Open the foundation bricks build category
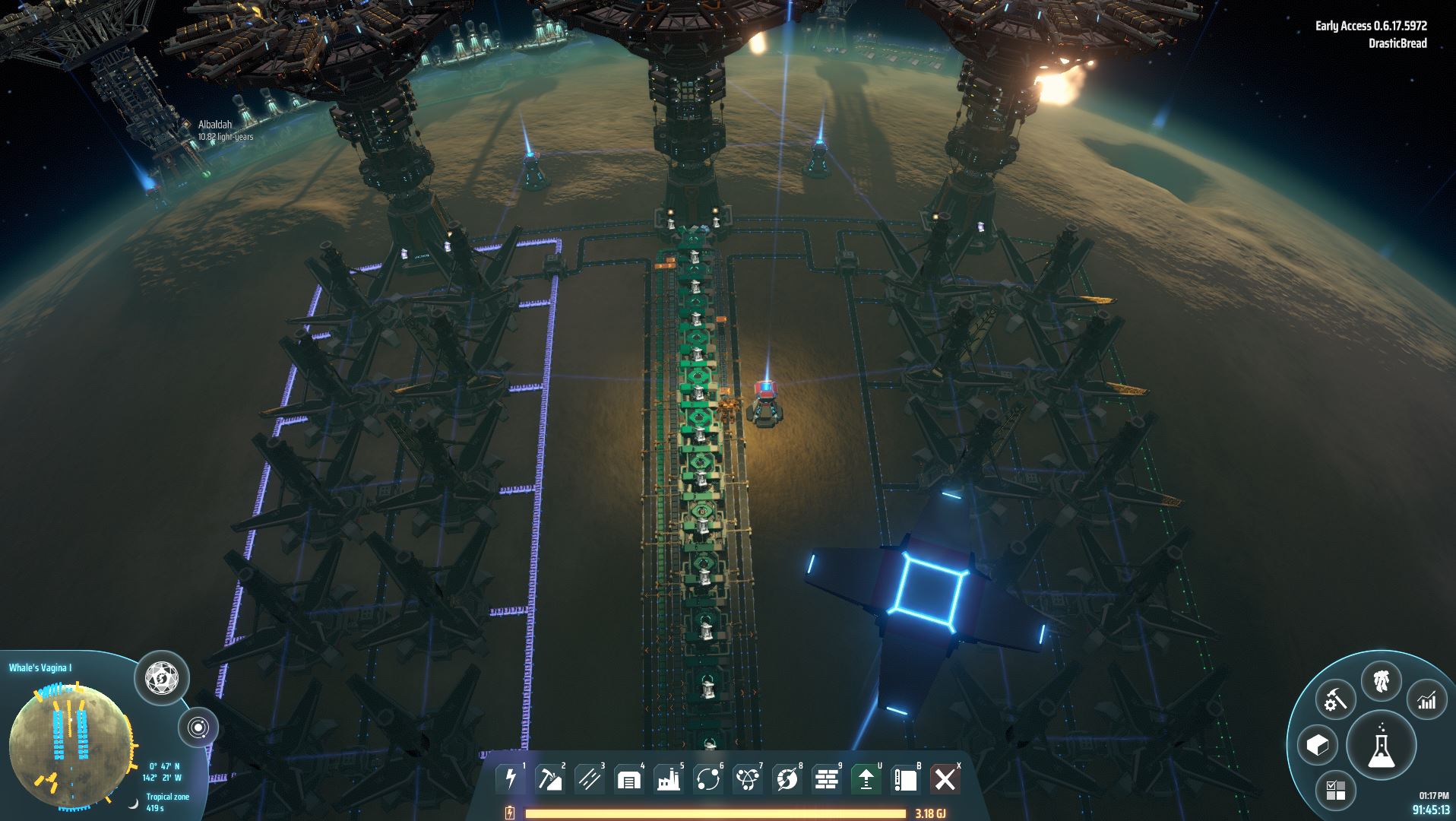The height and width of the screenshot is (821, 1456). pos(826,779)
